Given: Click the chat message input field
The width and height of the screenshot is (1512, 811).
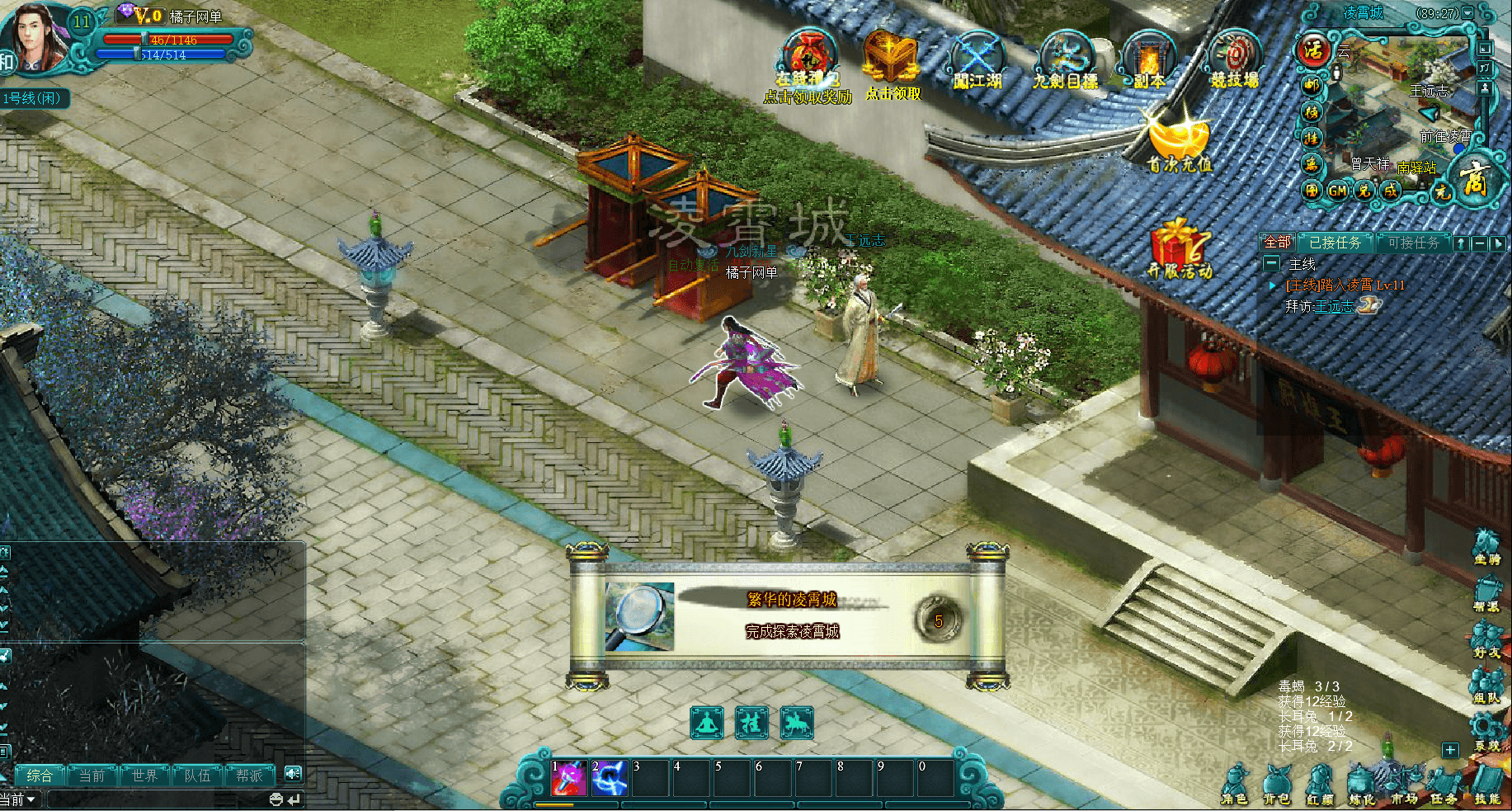Looking at the screenshot, I should 157,799.
